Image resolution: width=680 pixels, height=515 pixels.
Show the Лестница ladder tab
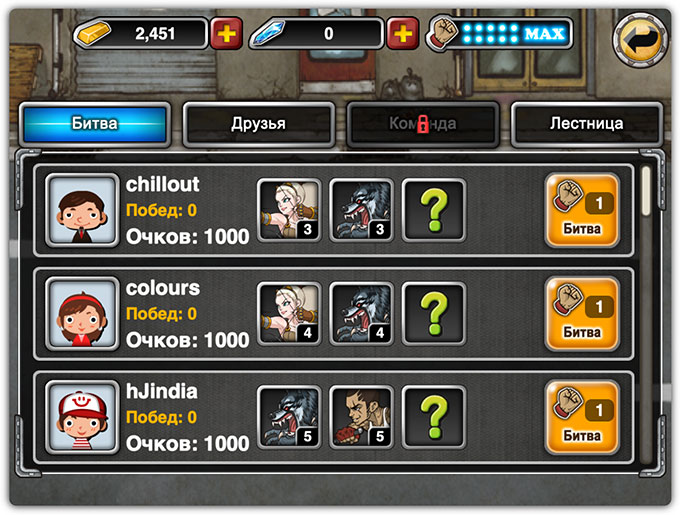pyautogui.click(x=586, y=124)
